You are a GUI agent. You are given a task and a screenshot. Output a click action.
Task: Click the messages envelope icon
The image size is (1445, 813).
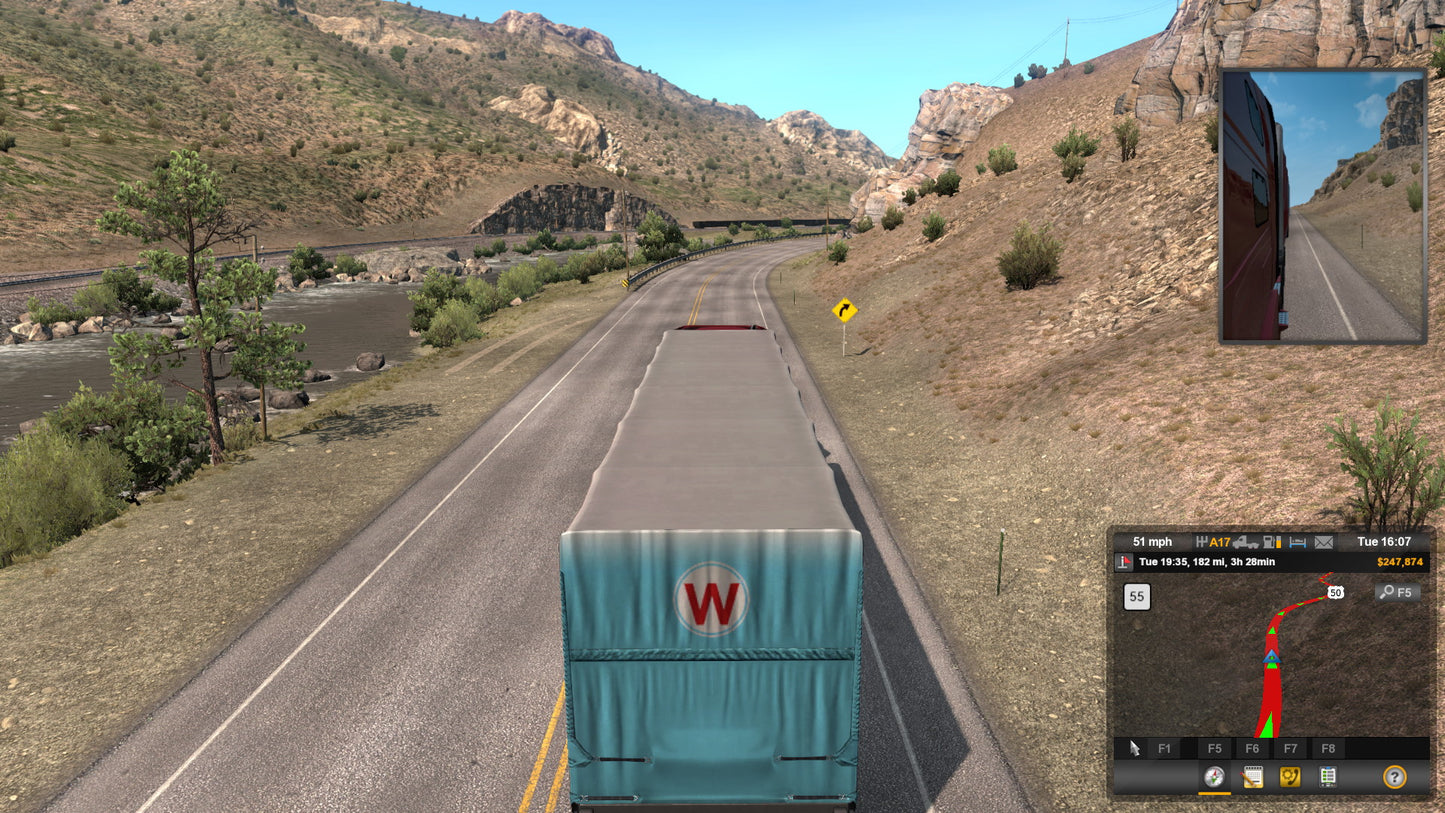(x=1322, y=541)
